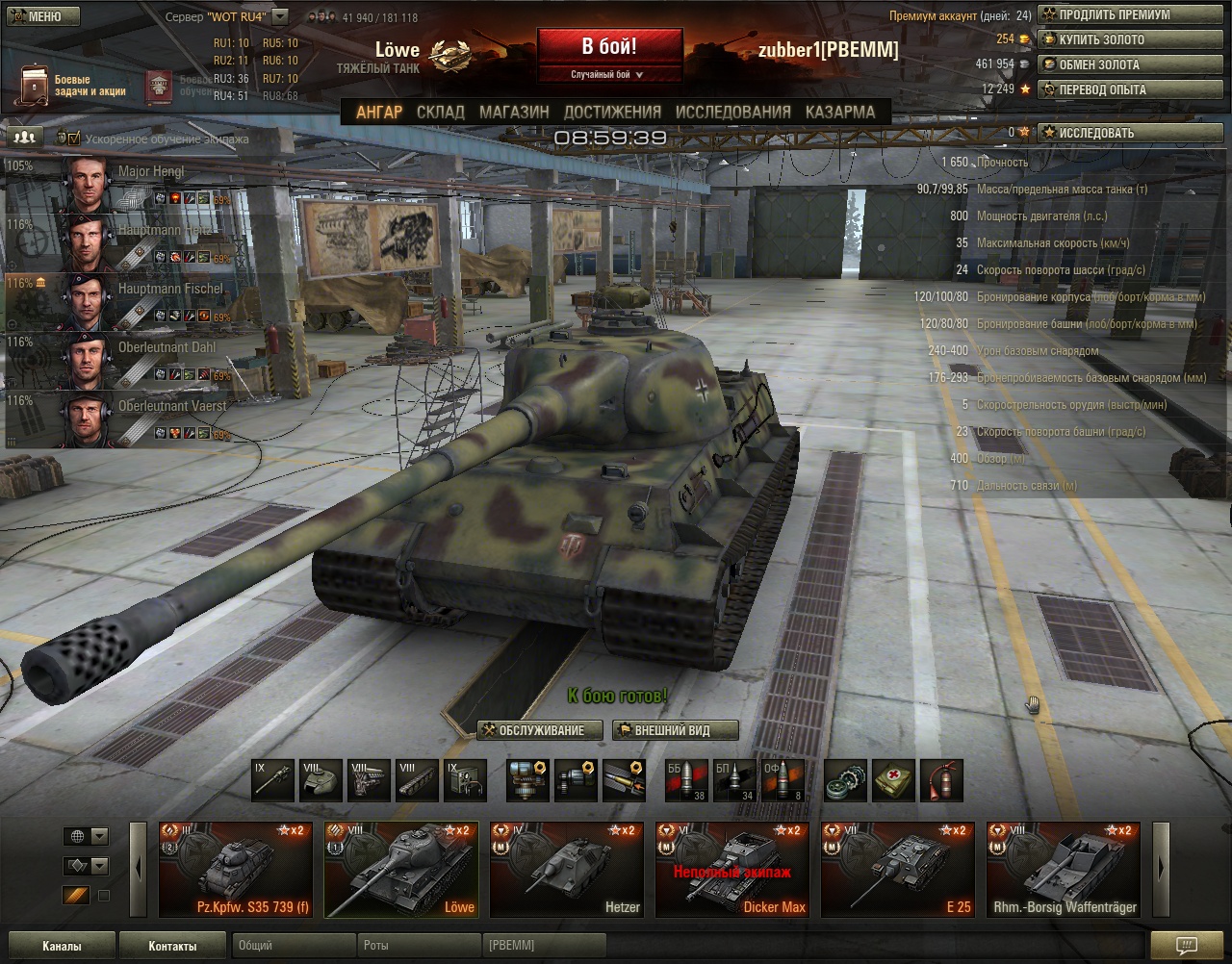
Task: Show the ИССЛЕДОВАНИЯ tab
Action: tap(732, 112)
